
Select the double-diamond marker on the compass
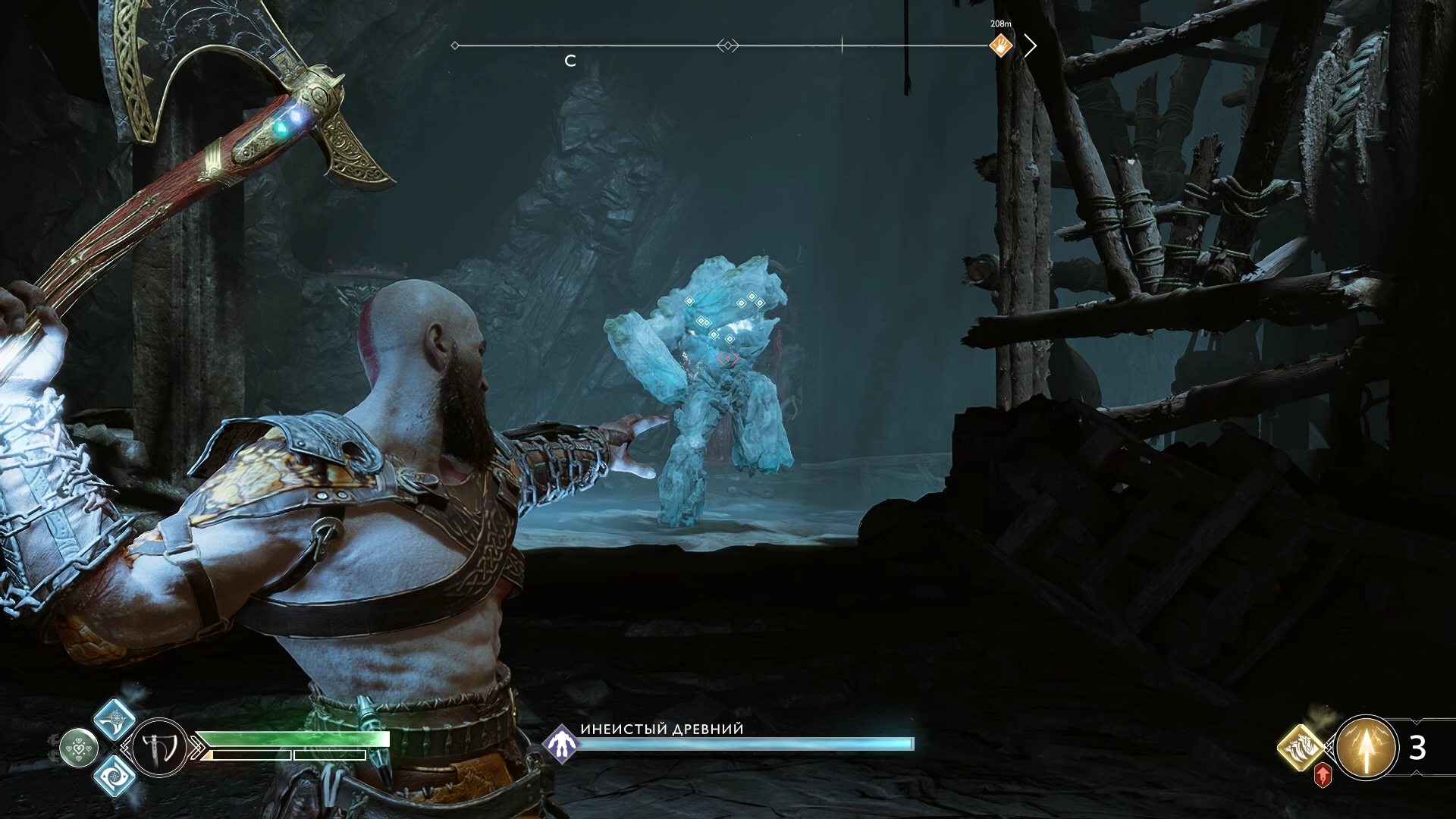[727, 45]
